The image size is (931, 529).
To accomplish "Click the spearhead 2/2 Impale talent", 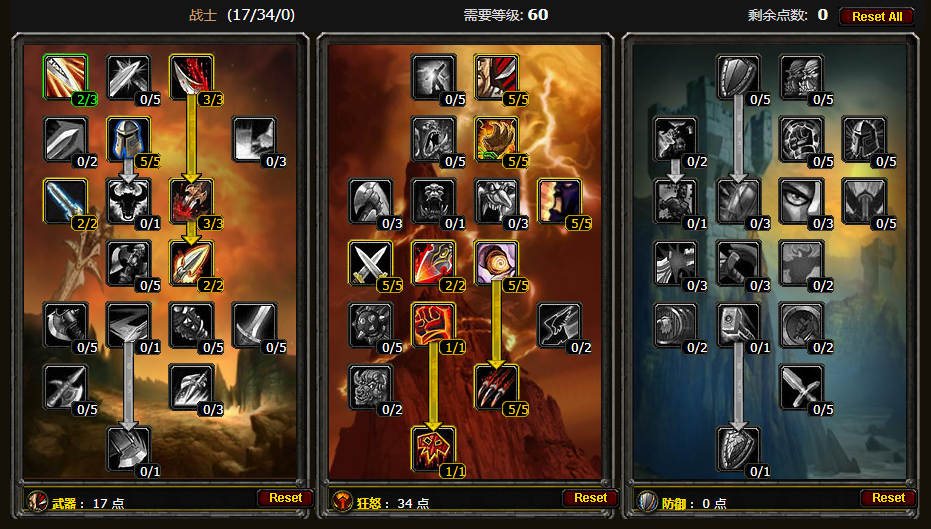I will 190,263.
